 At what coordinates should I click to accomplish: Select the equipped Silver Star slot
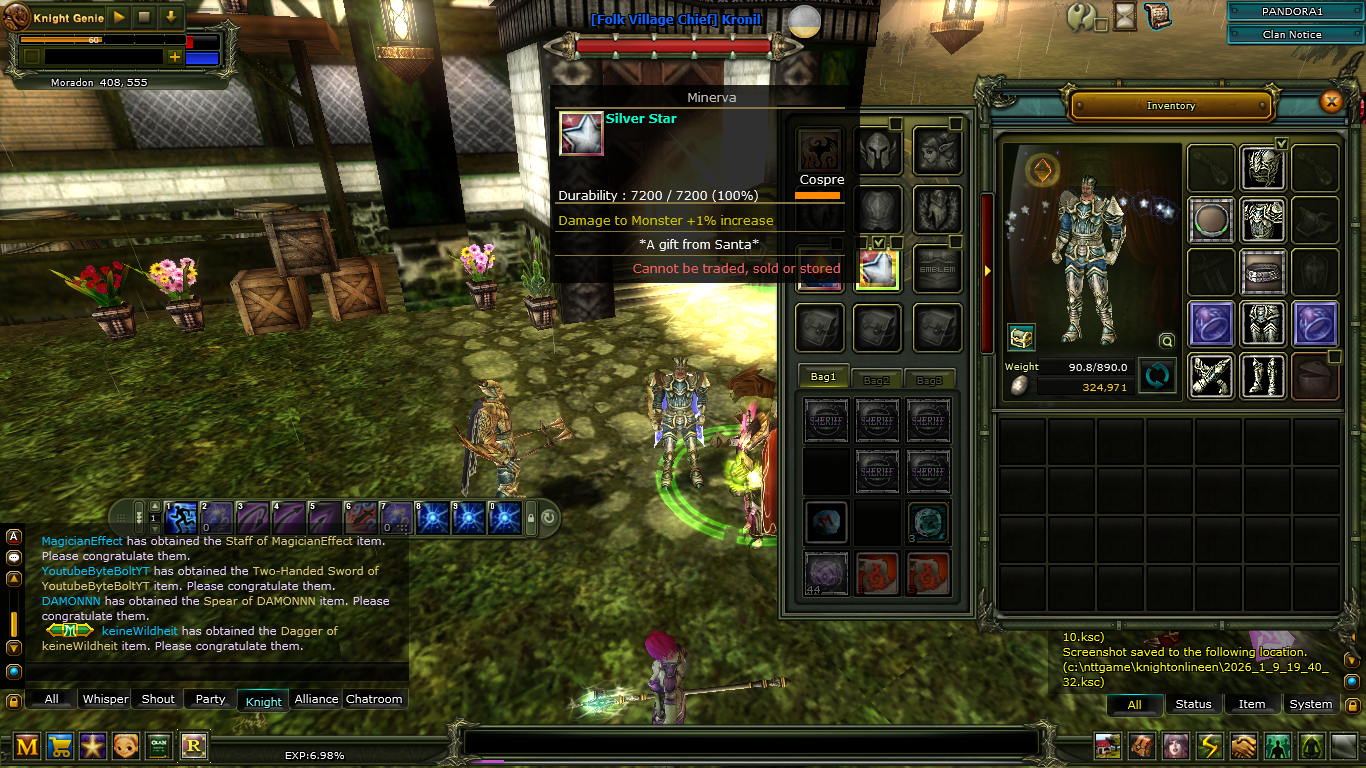(877, 270)
